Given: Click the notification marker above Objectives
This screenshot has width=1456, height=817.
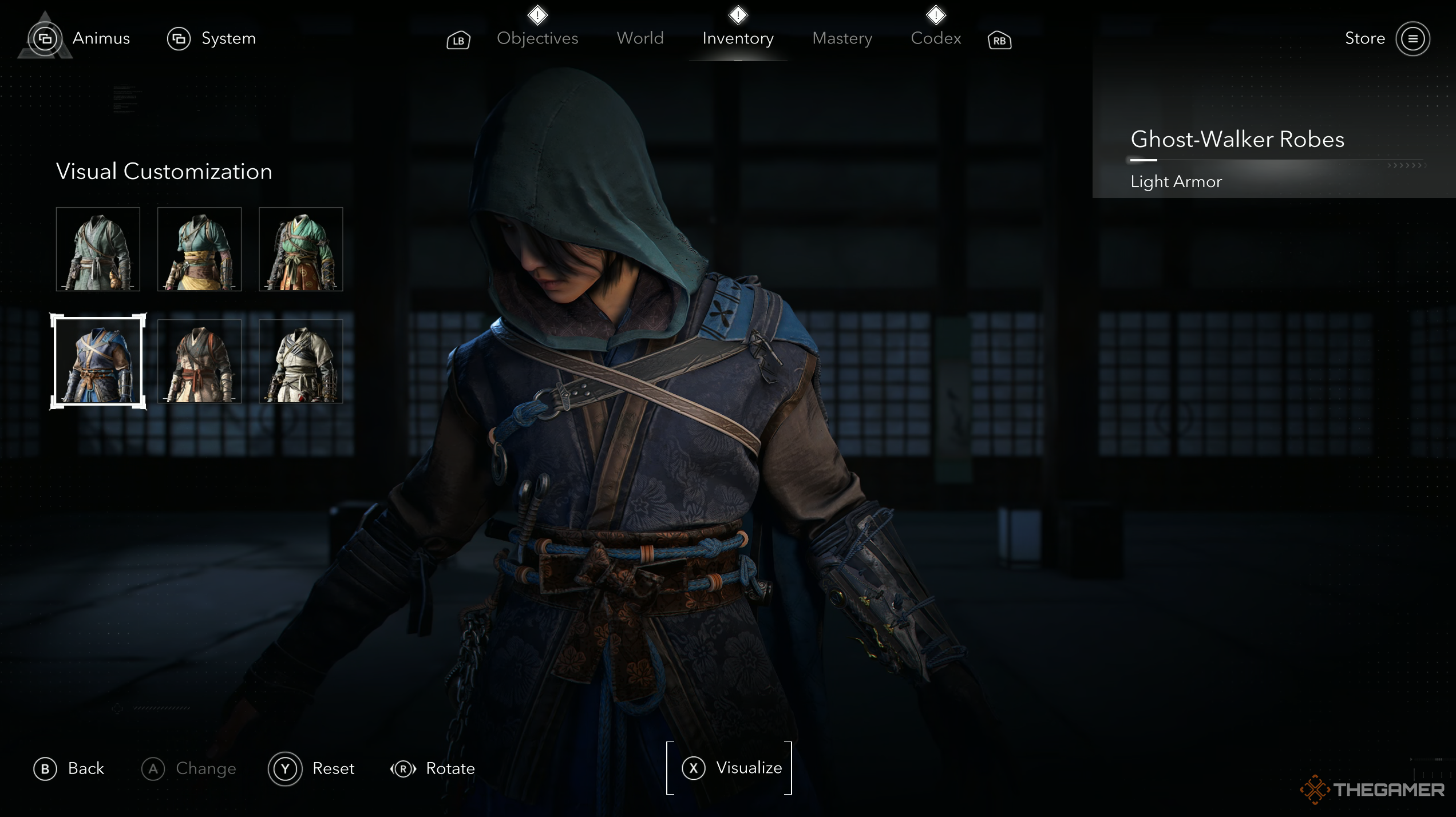Looking at the screenshot, I should 537,15.
